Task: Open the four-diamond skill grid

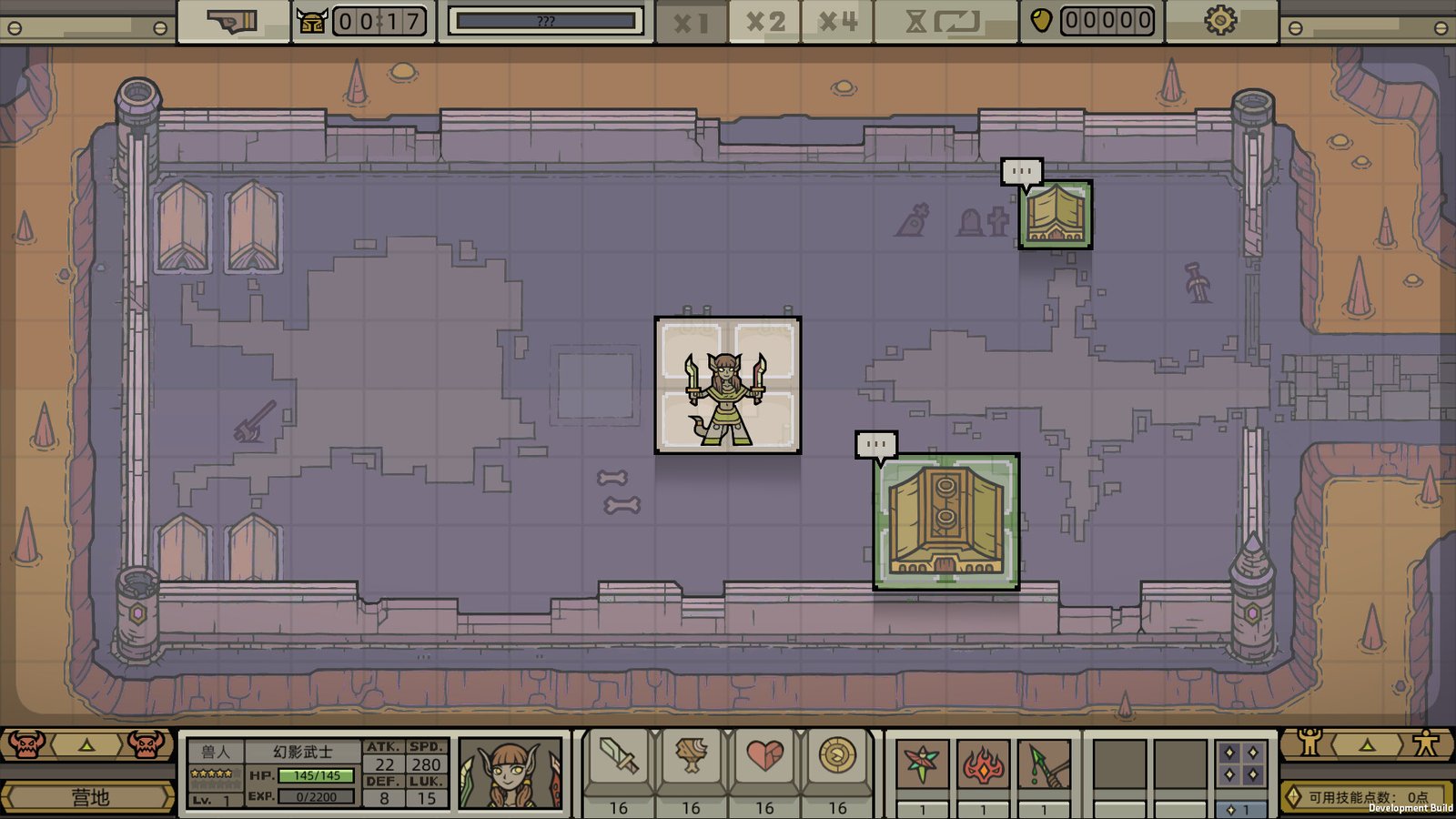Action: coord(1241,763)
